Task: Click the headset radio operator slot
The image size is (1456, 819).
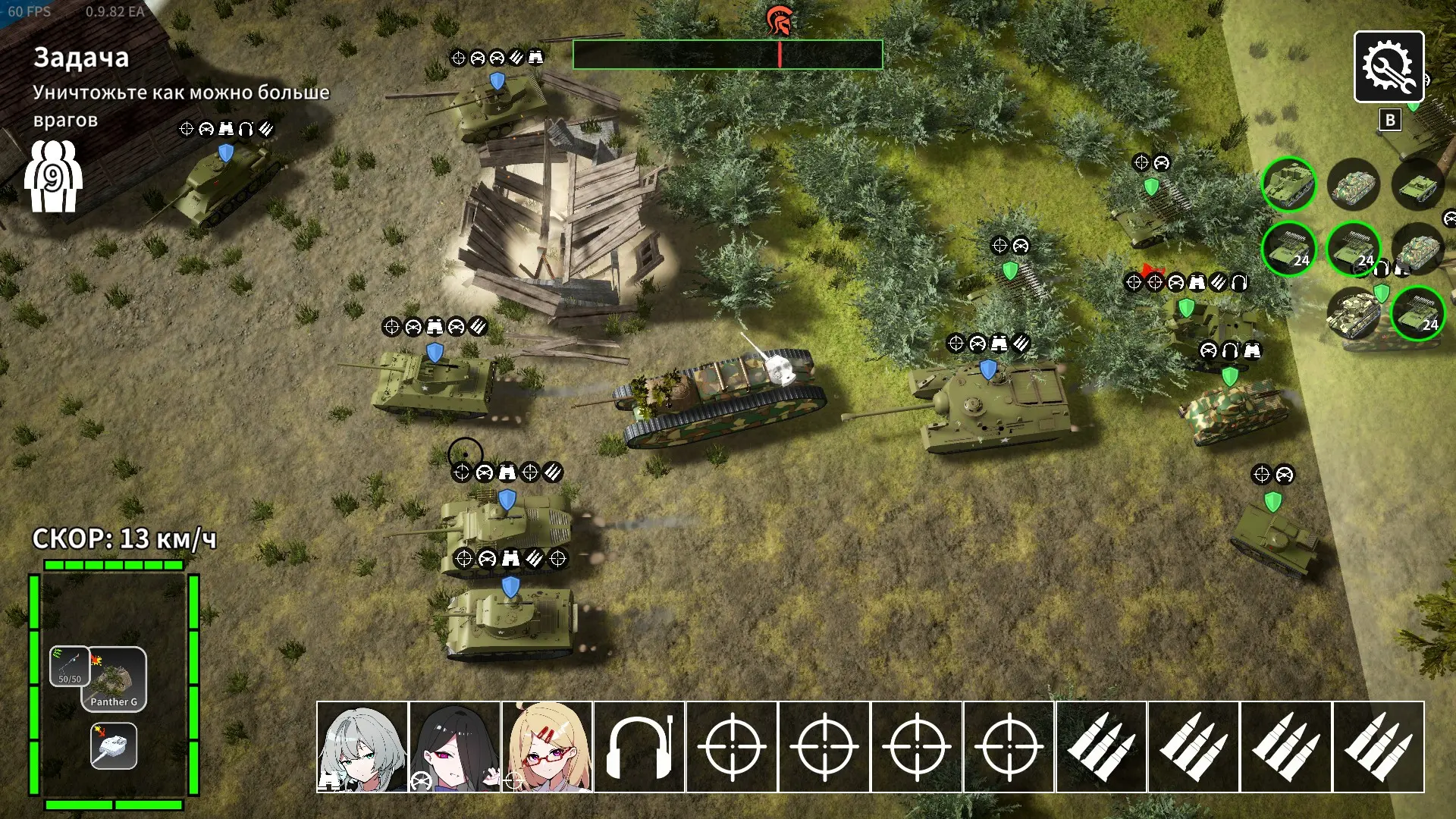Action: (639, 747)
